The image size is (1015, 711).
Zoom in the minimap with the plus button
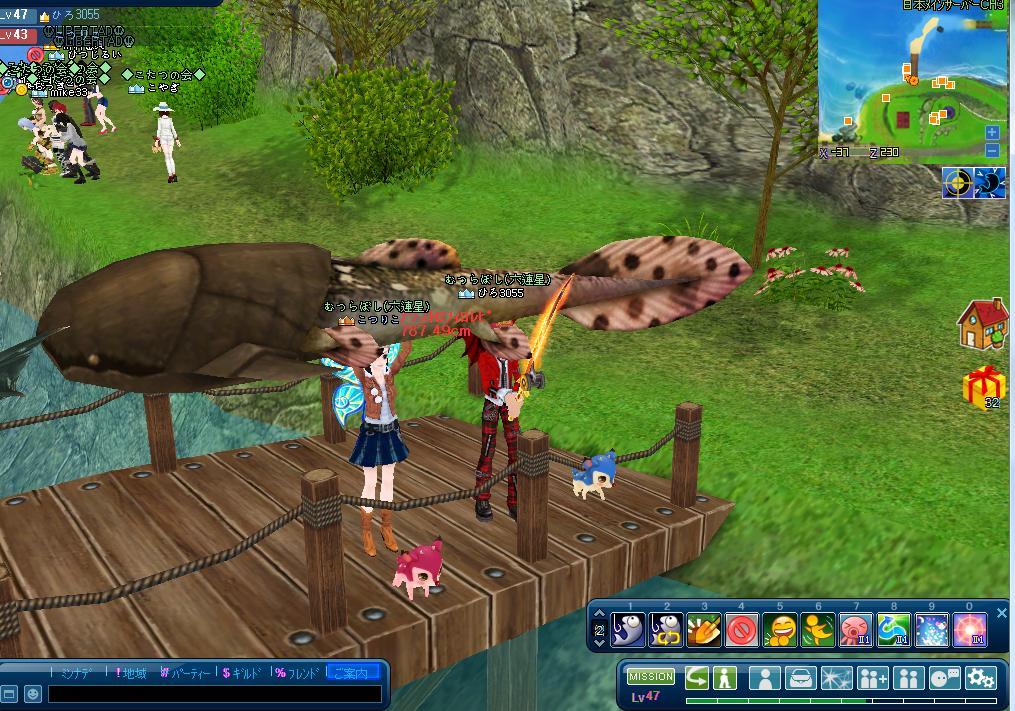(x=992, y=132)
